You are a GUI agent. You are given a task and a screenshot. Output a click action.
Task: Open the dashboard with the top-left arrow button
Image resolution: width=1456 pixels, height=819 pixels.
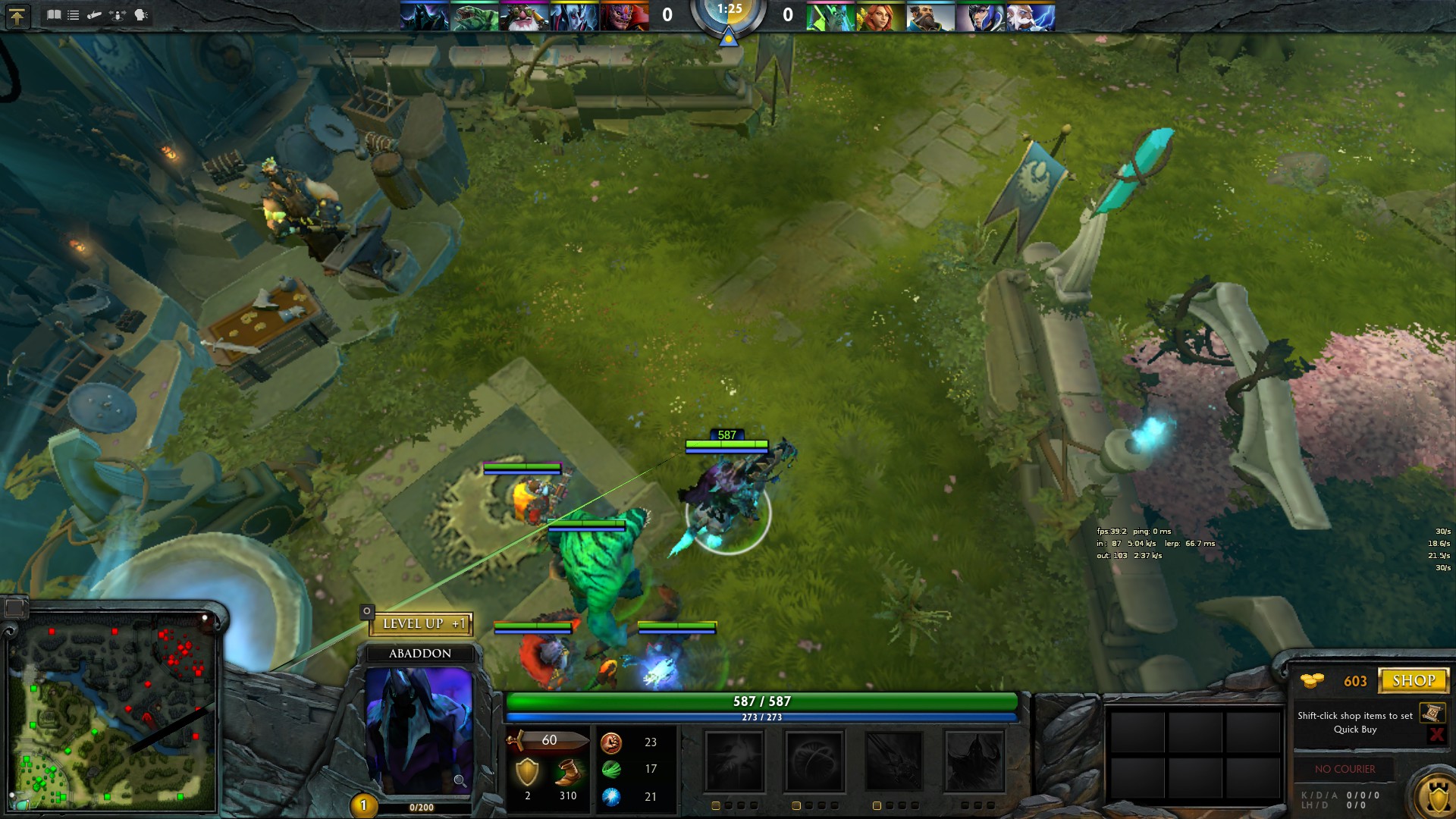click(x=17, y=16)
